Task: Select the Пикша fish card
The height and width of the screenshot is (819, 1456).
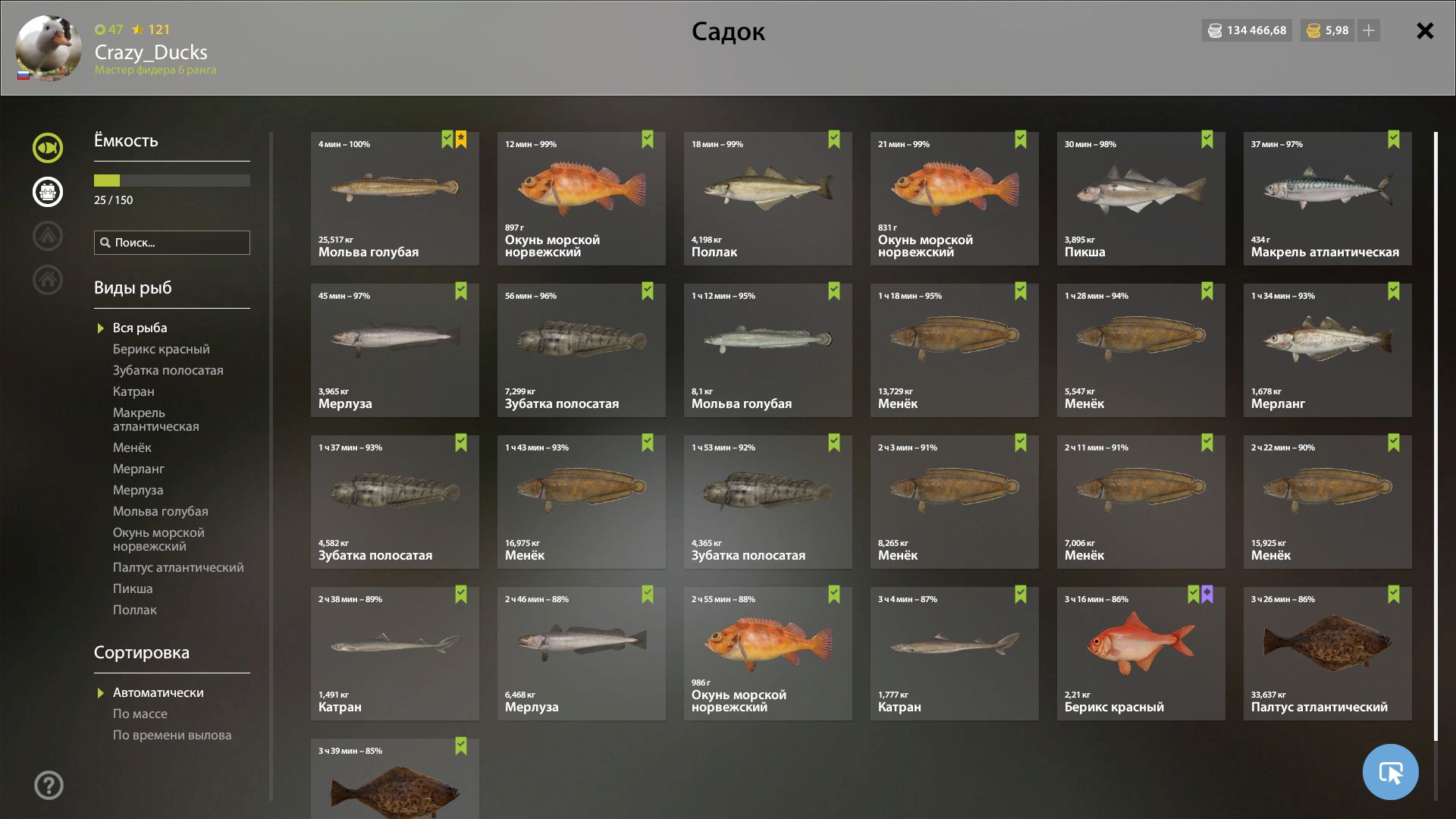Action: 1141,199
